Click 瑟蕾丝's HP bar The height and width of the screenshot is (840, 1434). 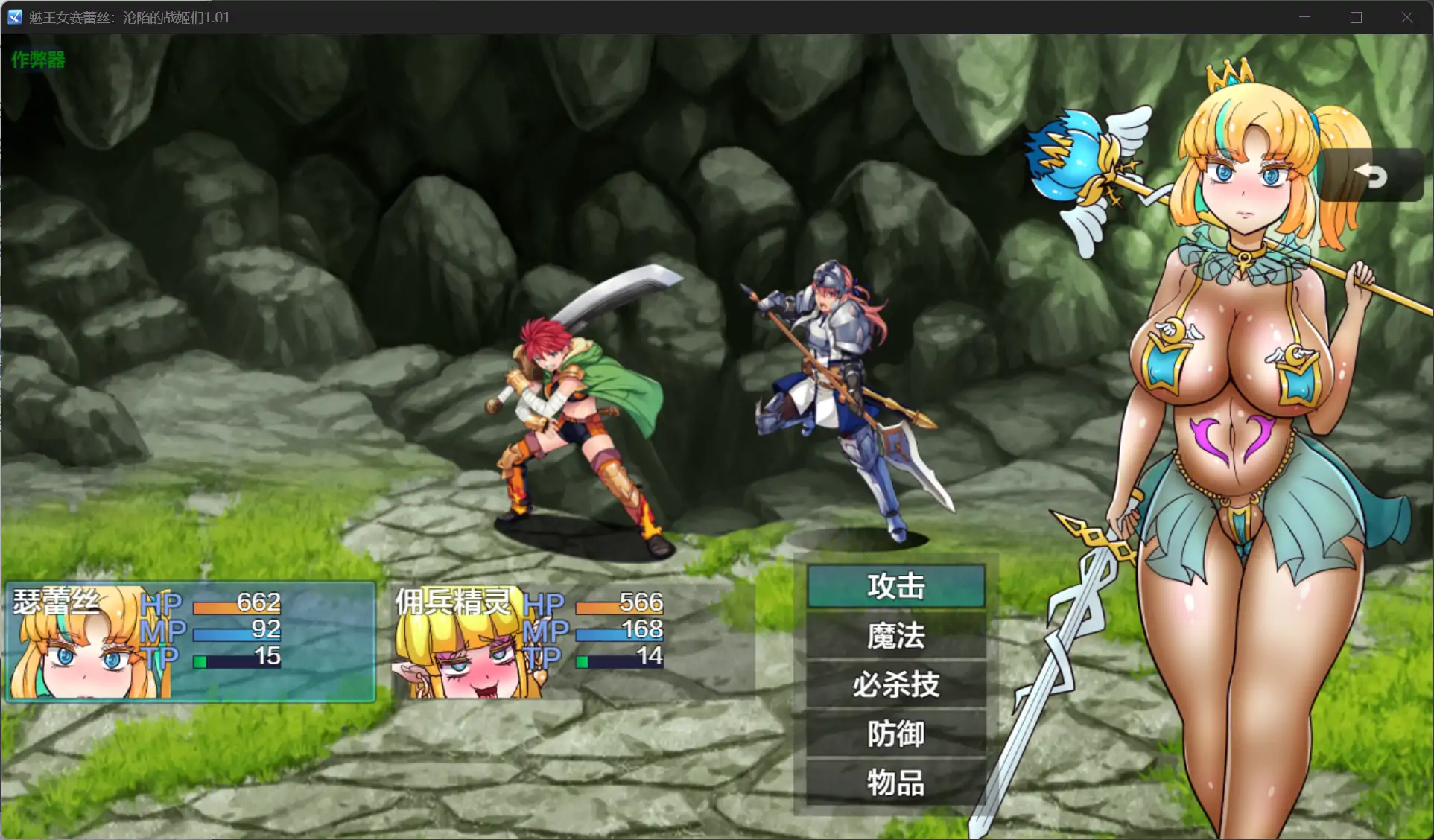pos(237,606)
